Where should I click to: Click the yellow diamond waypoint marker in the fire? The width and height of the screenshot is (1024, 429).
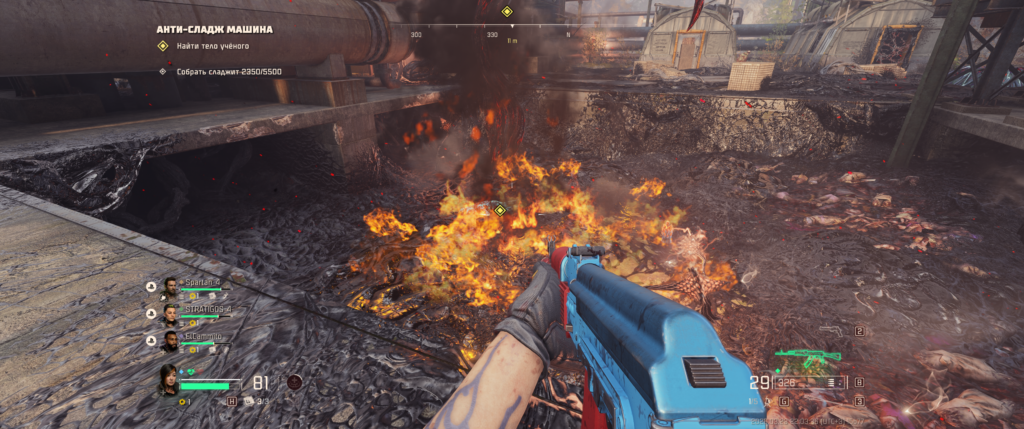(499, 210)
